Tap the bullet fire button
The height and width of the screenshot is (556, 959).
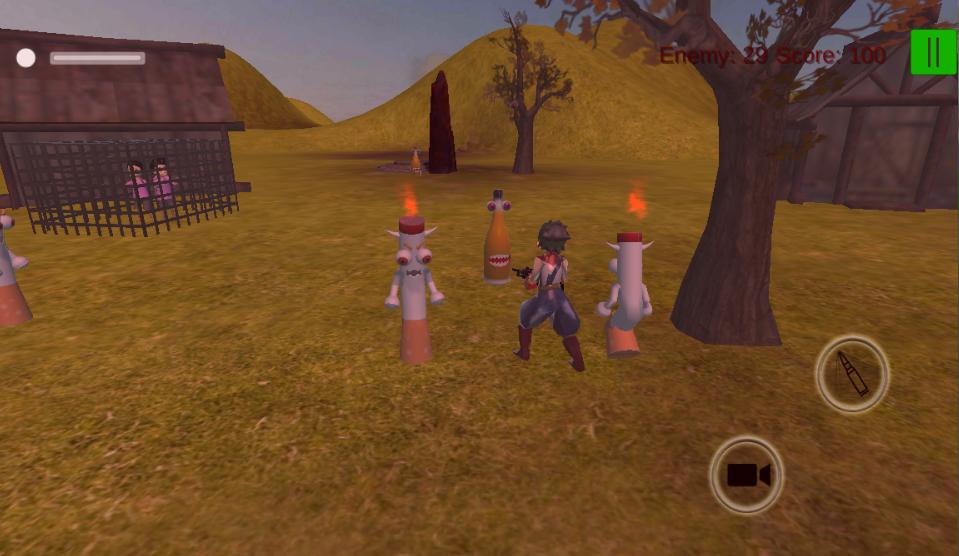tap(852, 374)
